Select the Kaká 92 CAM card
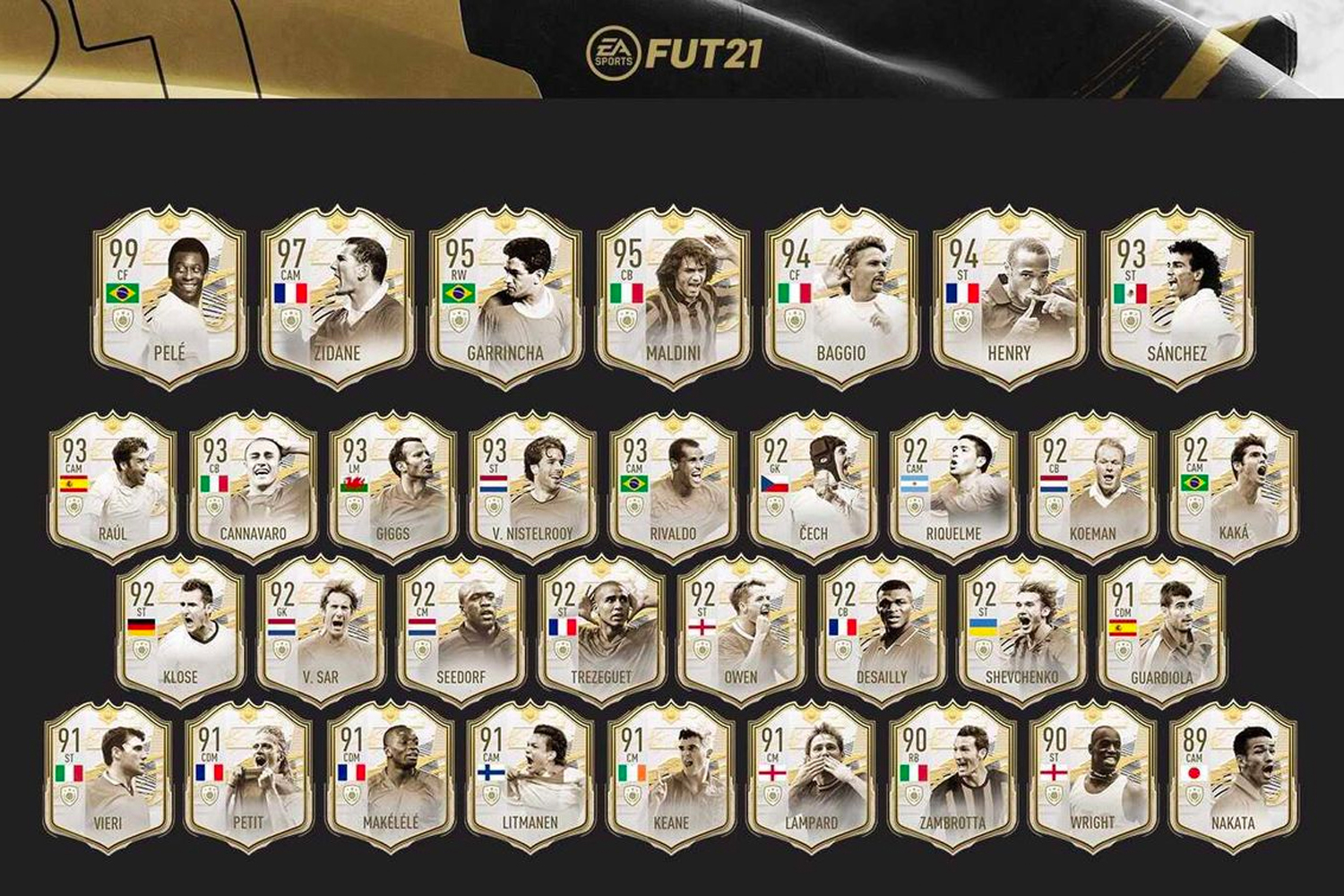 pos(1233,488)
